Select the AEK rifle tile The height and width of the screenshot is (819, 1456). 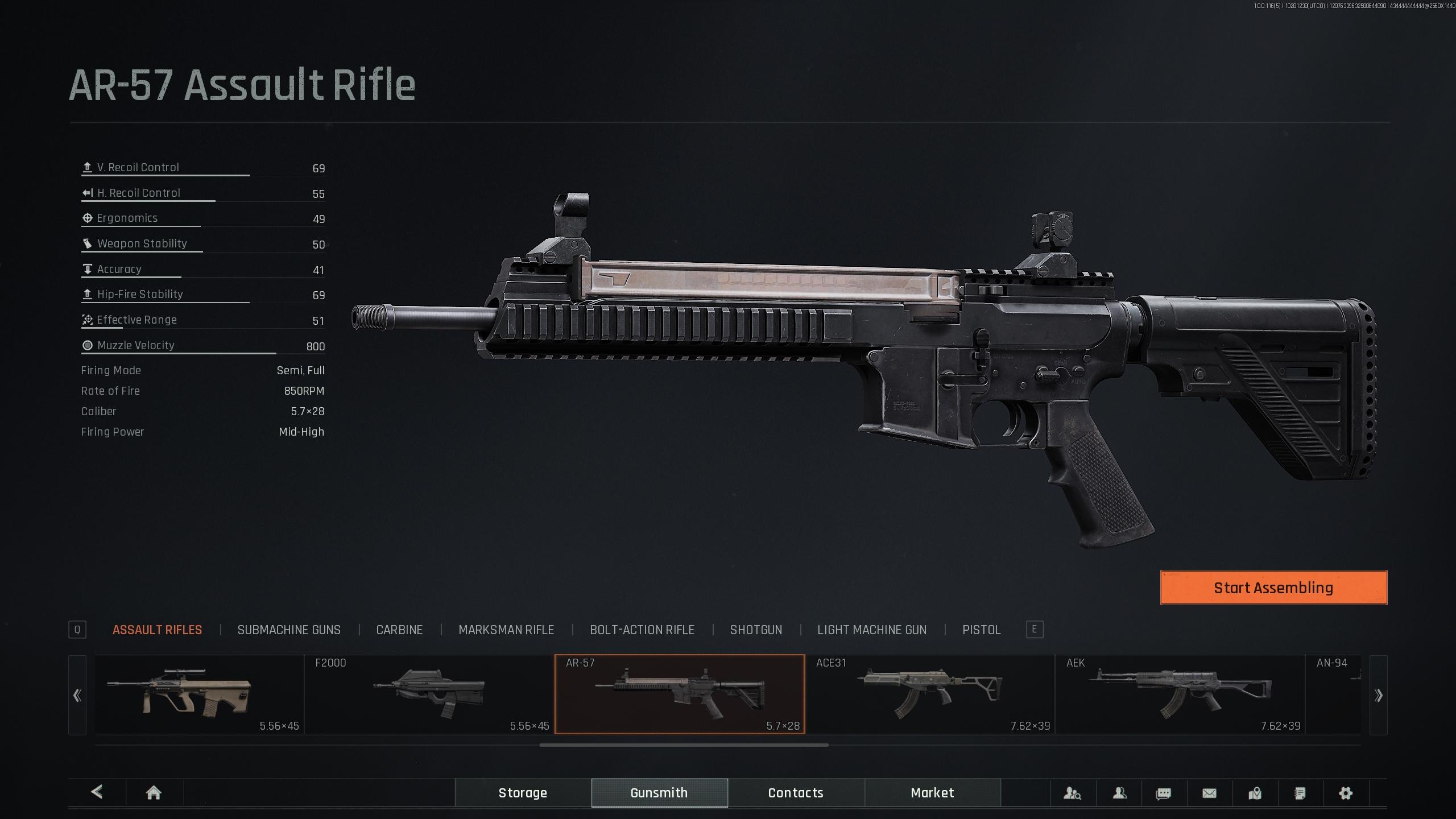coord(1180,694)
